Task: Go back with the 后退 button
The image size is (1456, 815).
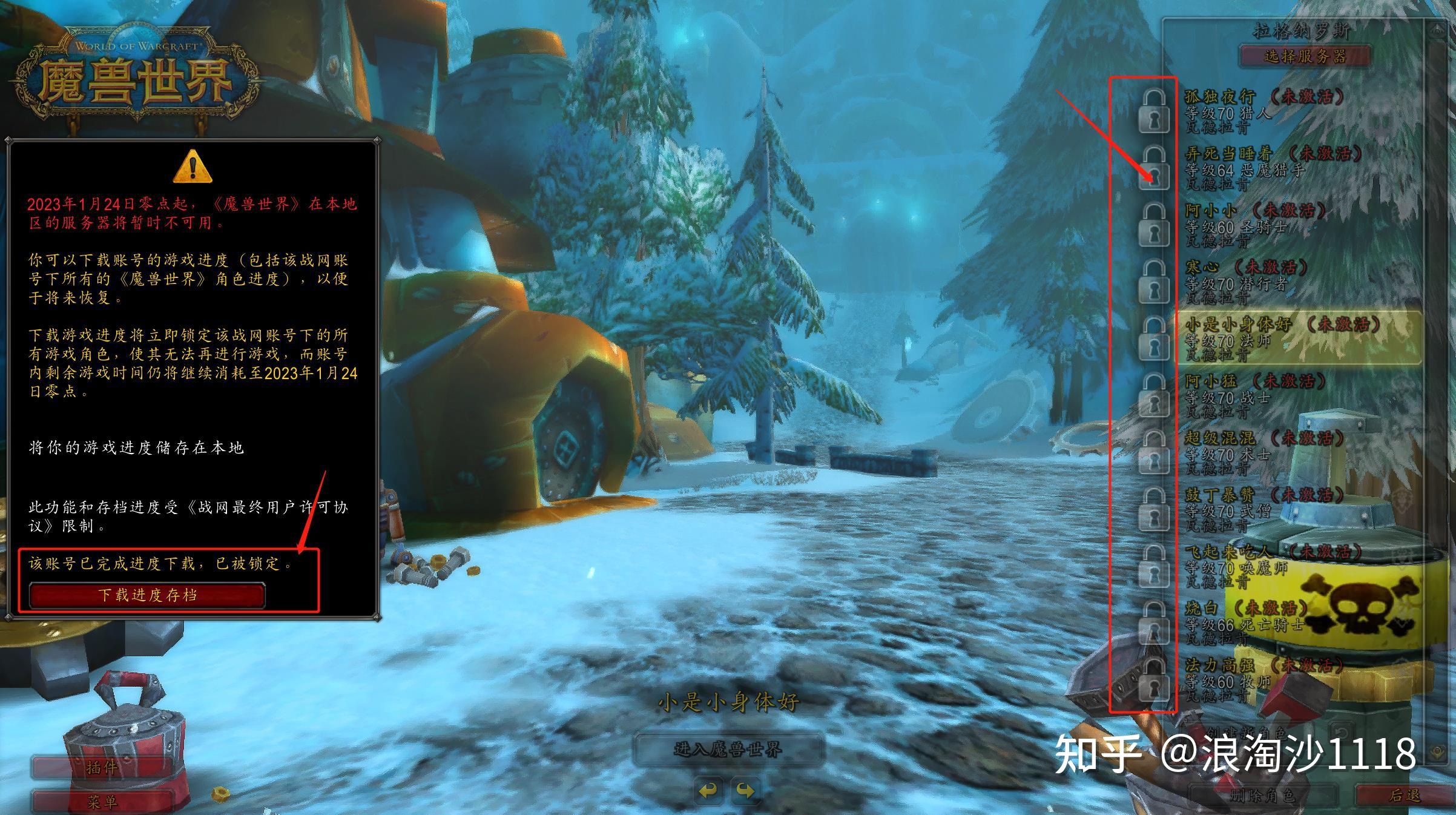Action: tap(1403, 796)
